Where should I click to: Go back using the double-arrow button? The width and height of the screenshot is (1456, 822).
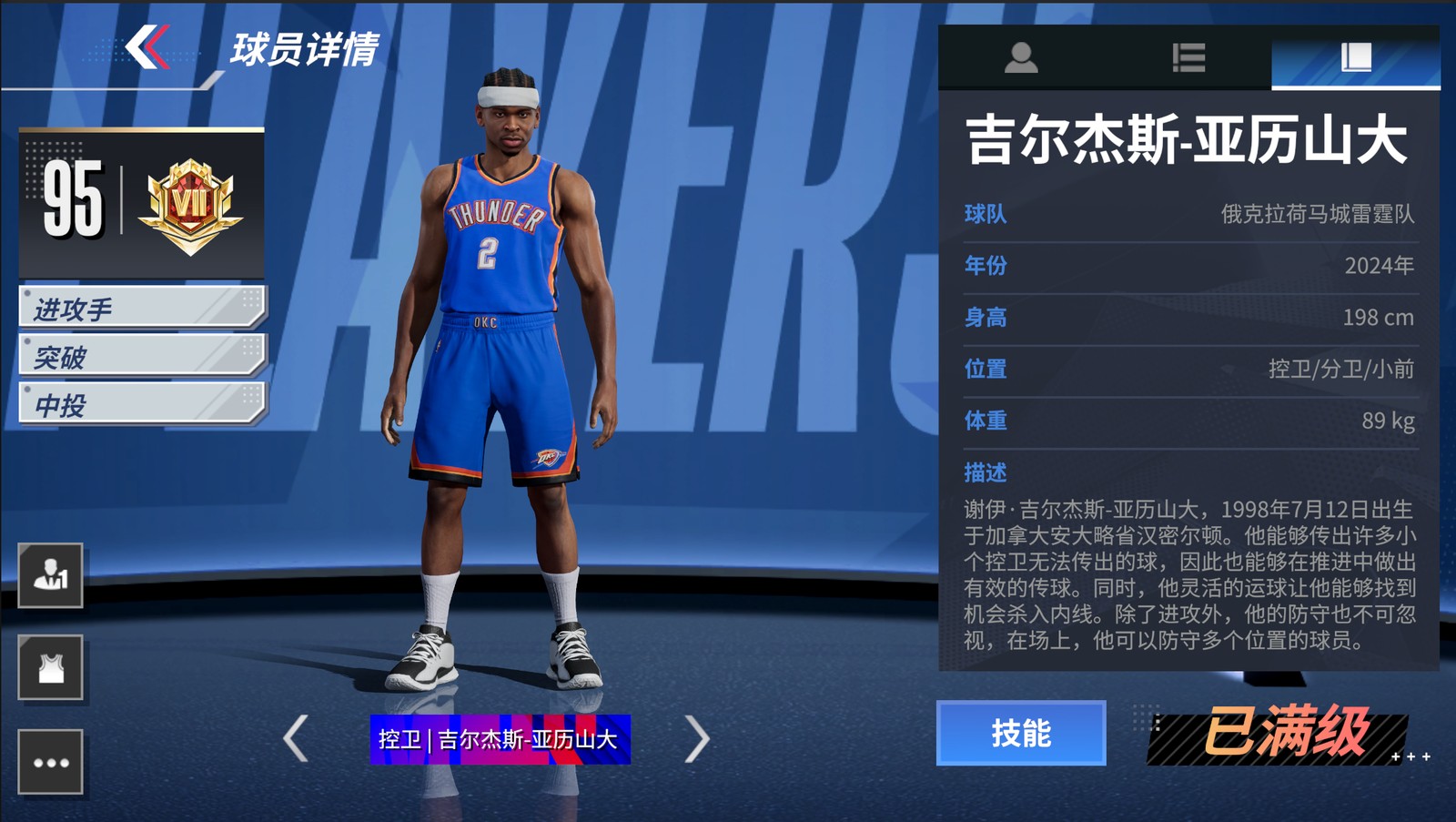[x=147, y=47]
